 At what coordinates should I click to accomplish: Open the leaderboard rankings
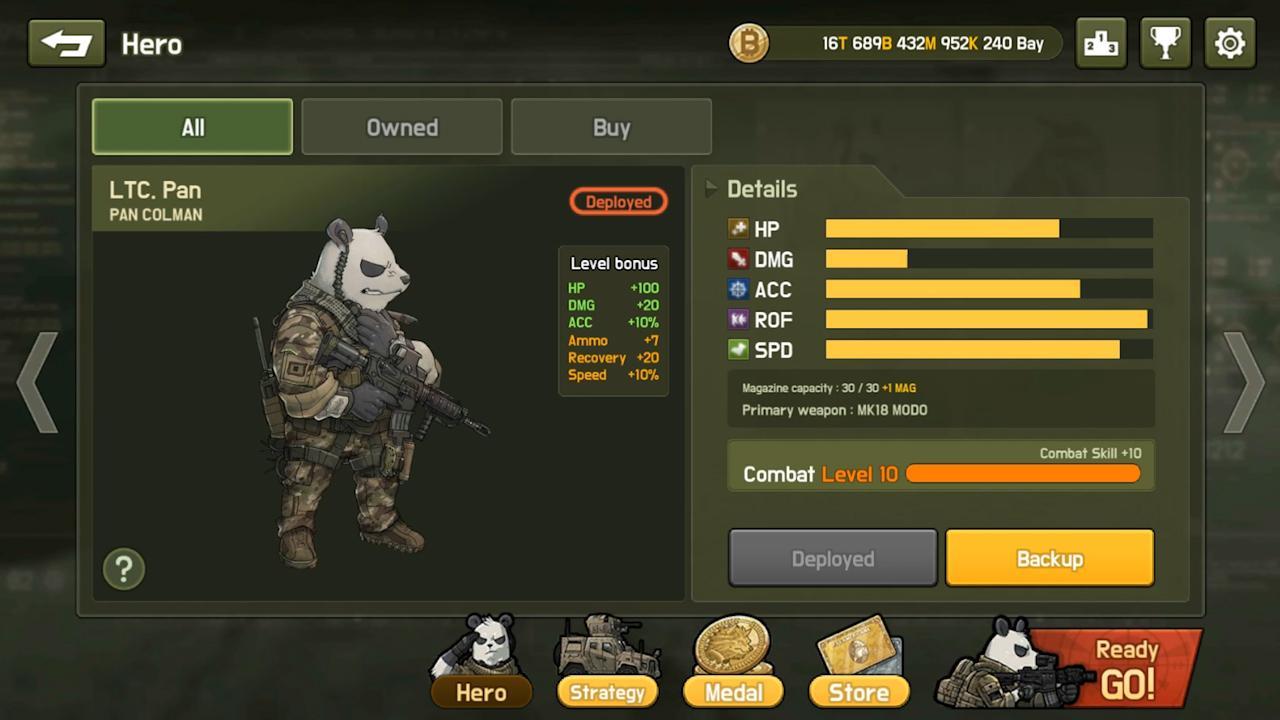click(1101, 43)
